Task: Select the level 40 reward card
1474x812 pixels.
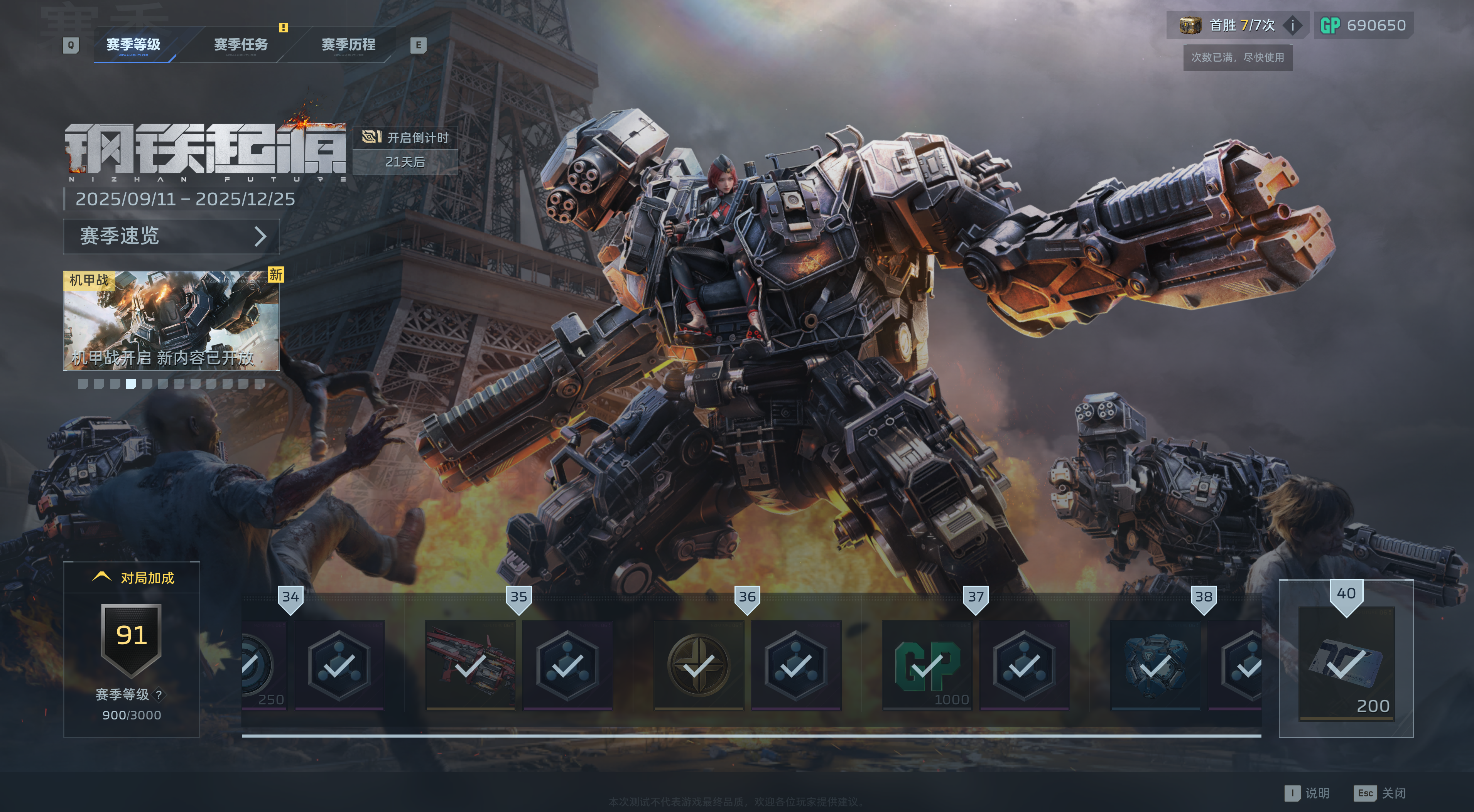Action: [1346, 663]
